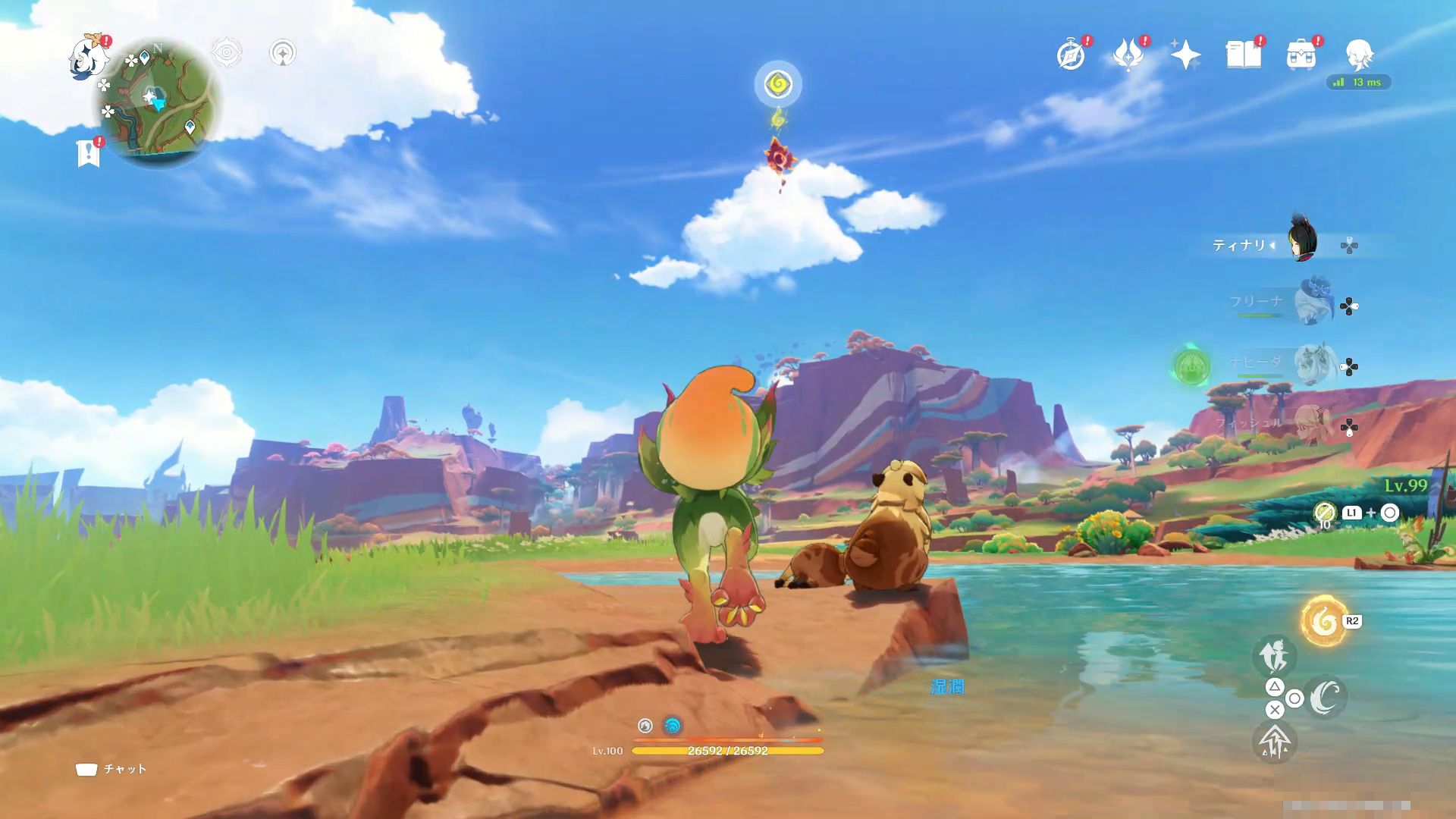Click the eye-shaped icon beside the minimap
The width and height of the screenshot is (1456, 819).
tap(226, 53)
